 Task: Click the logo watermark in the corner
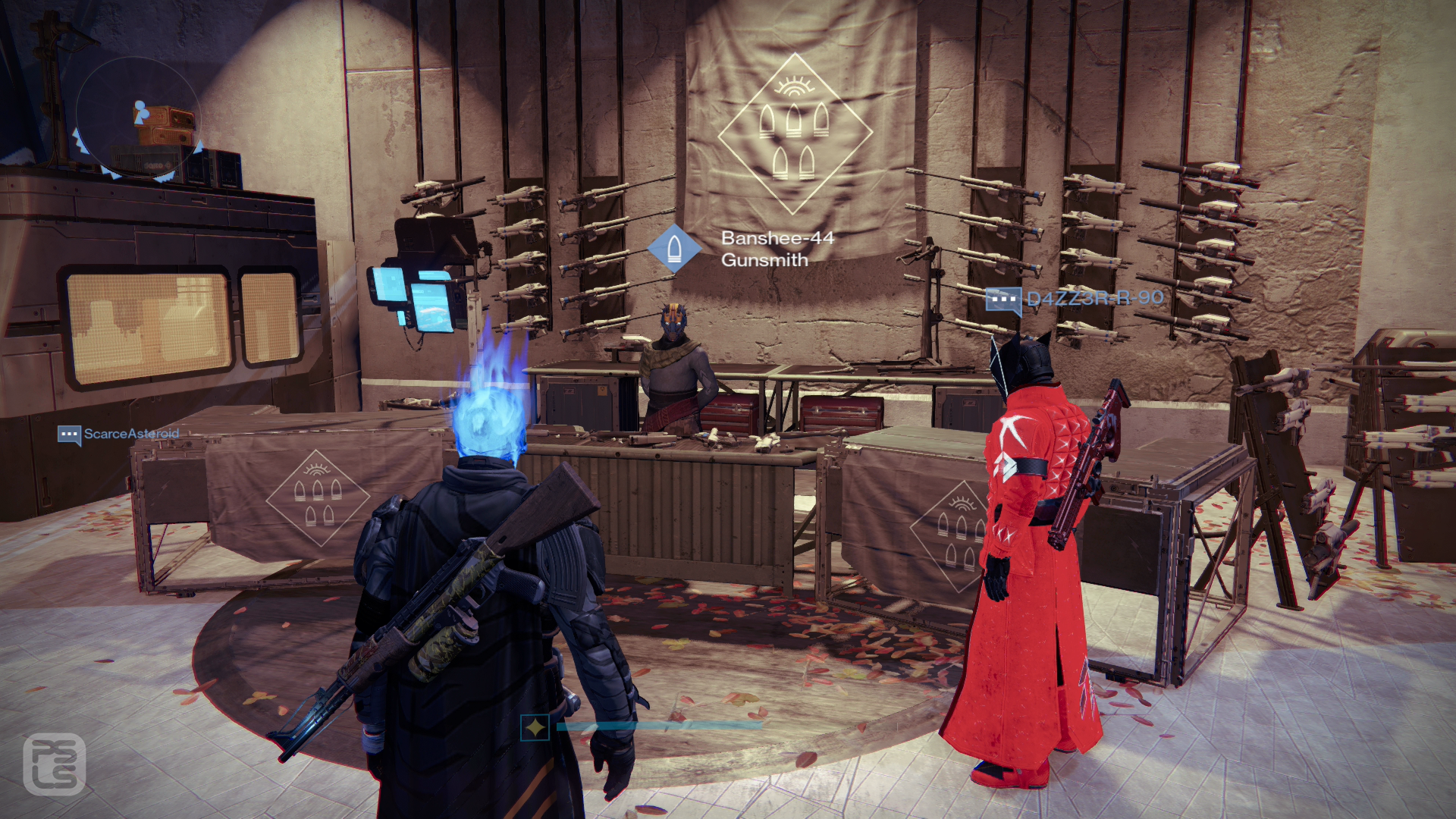(x=54, y=764)
